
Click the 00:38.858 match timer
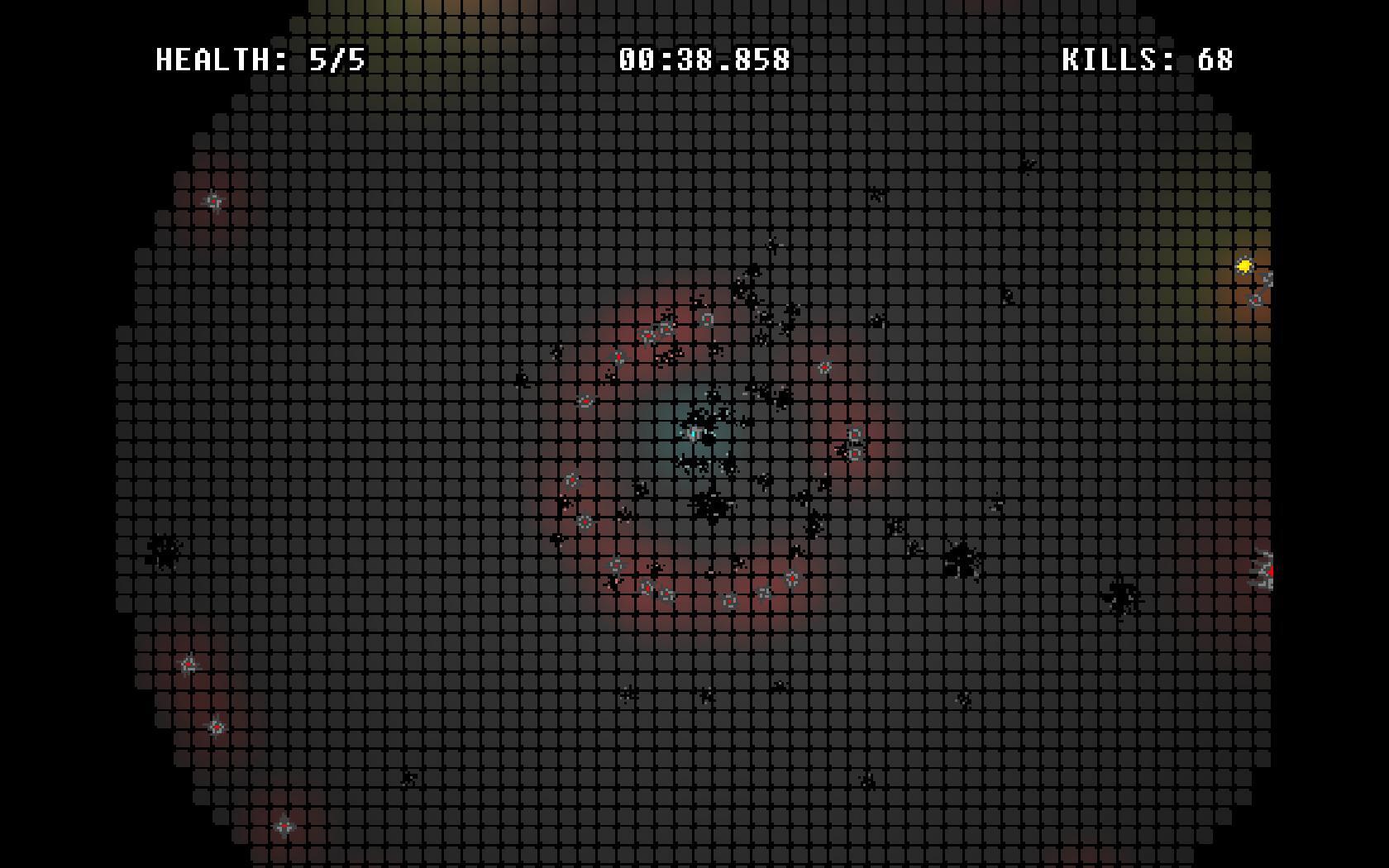(704, 59)
